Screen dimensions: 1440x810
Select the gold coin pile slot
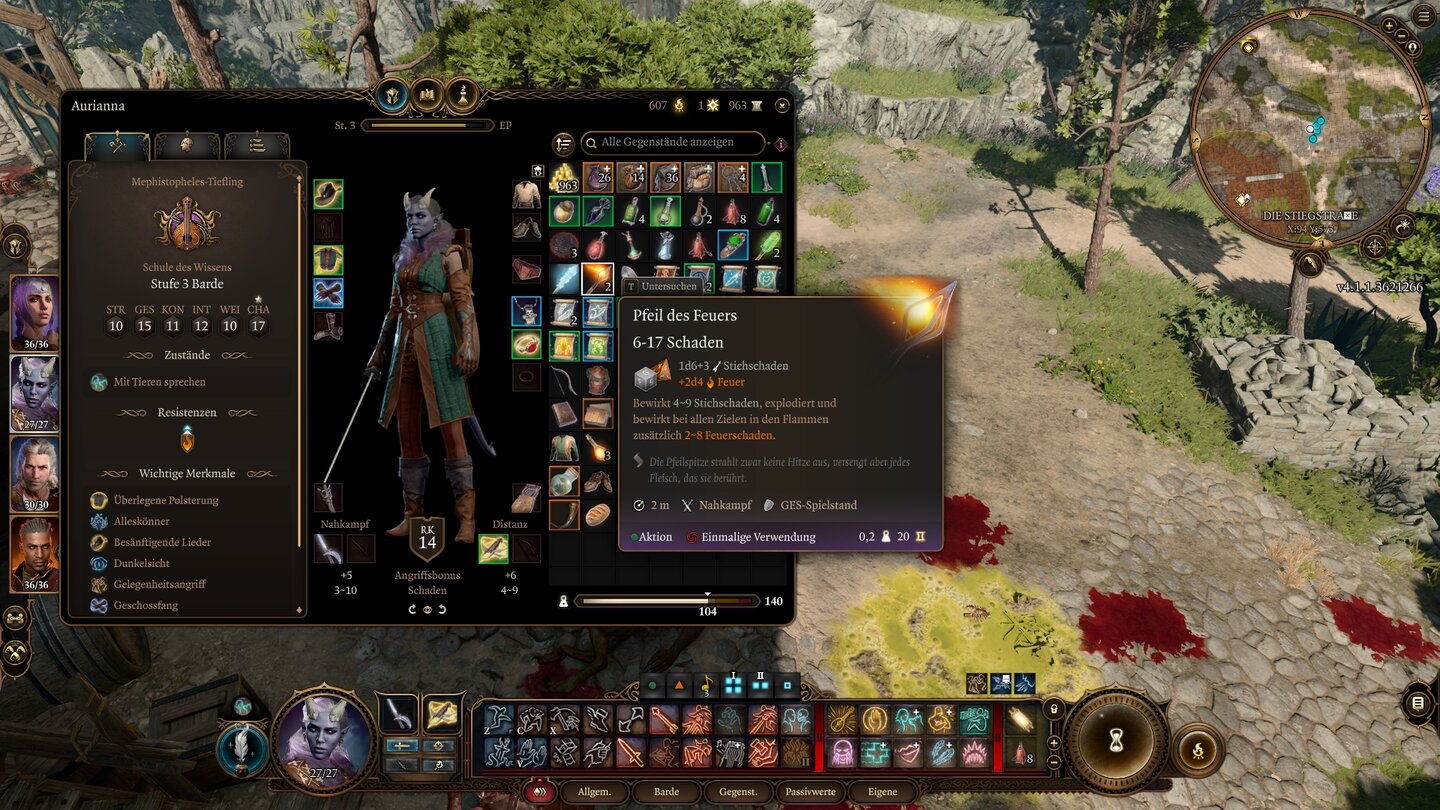pos(564,178)
